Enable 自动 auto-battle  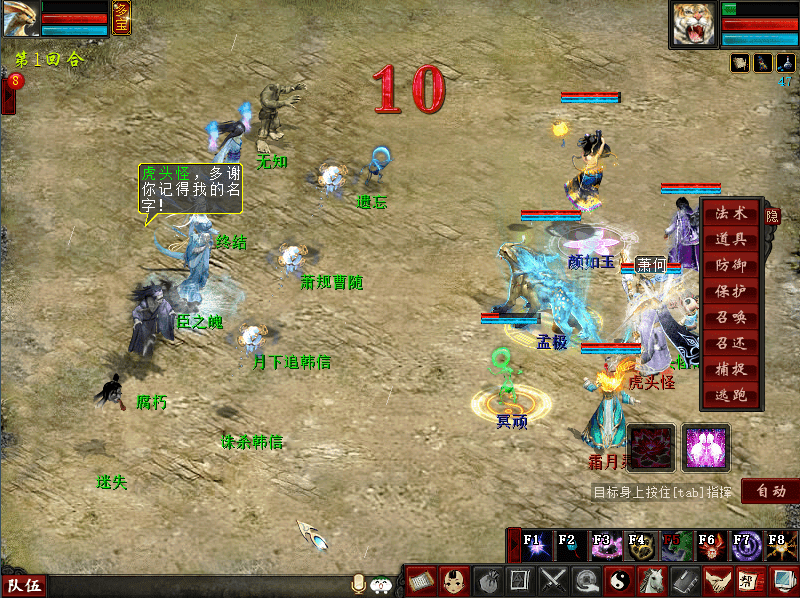[x=770, y=491]
